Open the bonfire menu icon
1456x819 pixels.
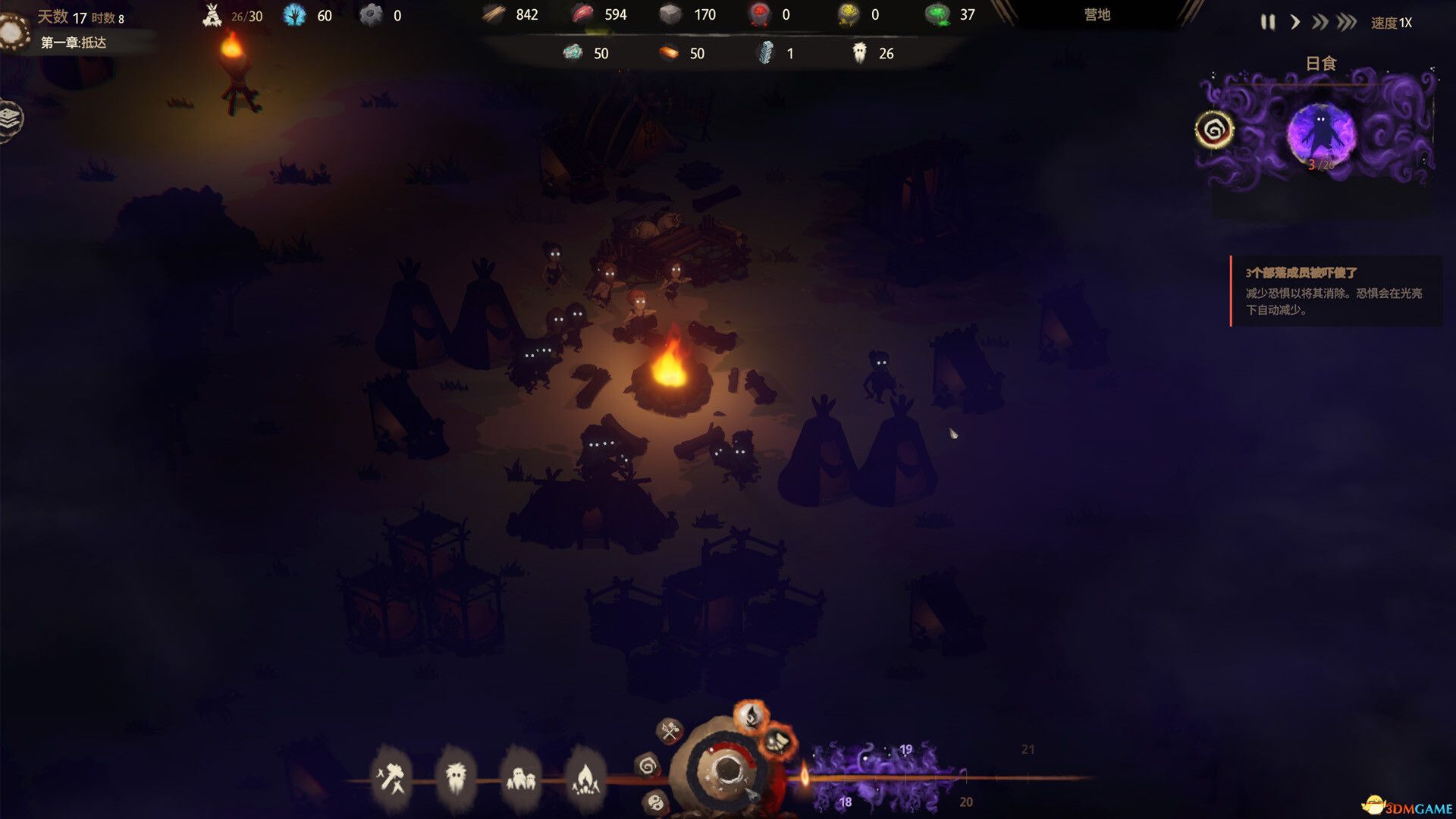[x=585, y=777]
